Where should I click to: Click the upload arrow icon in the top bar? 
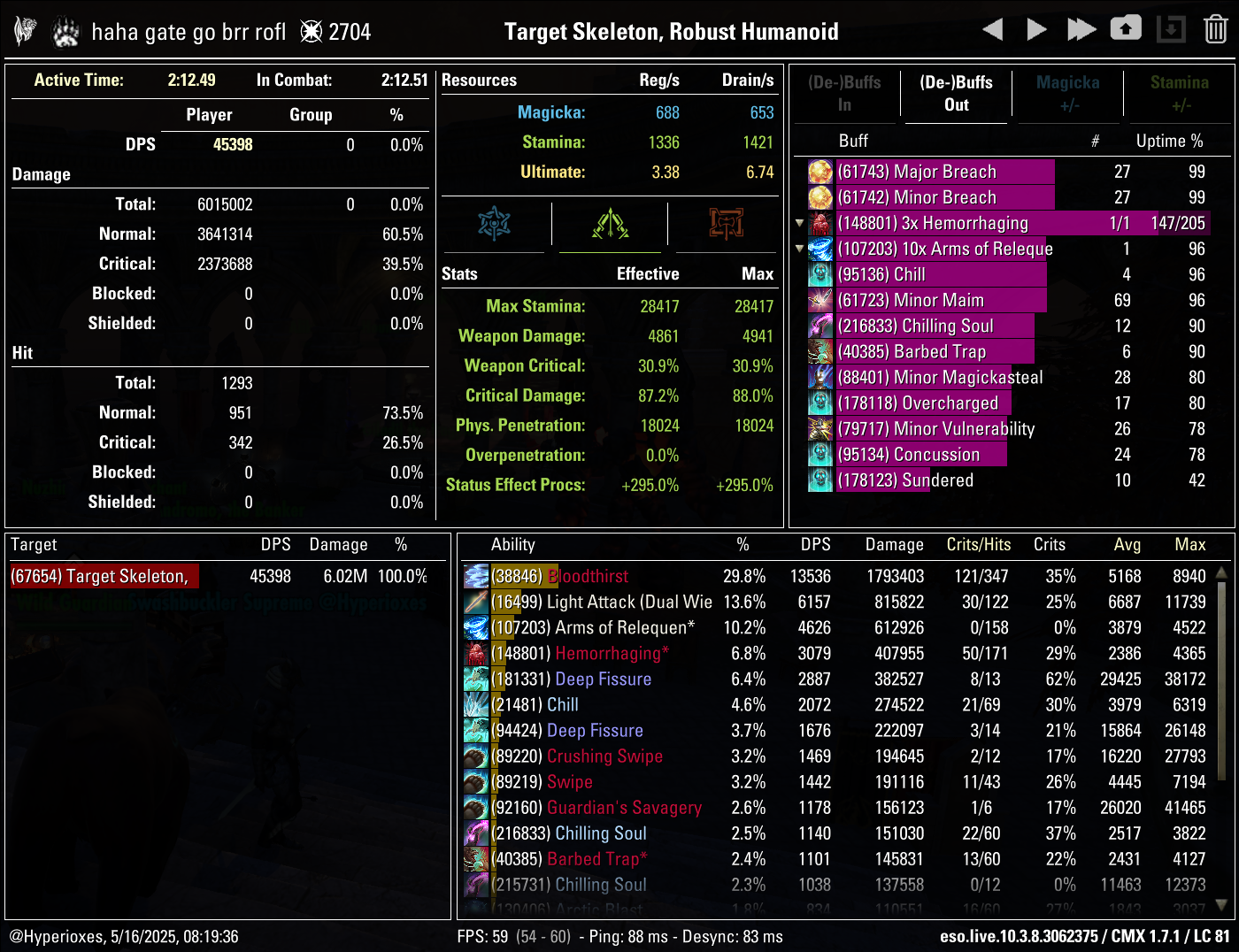[x=1126, y=28]
